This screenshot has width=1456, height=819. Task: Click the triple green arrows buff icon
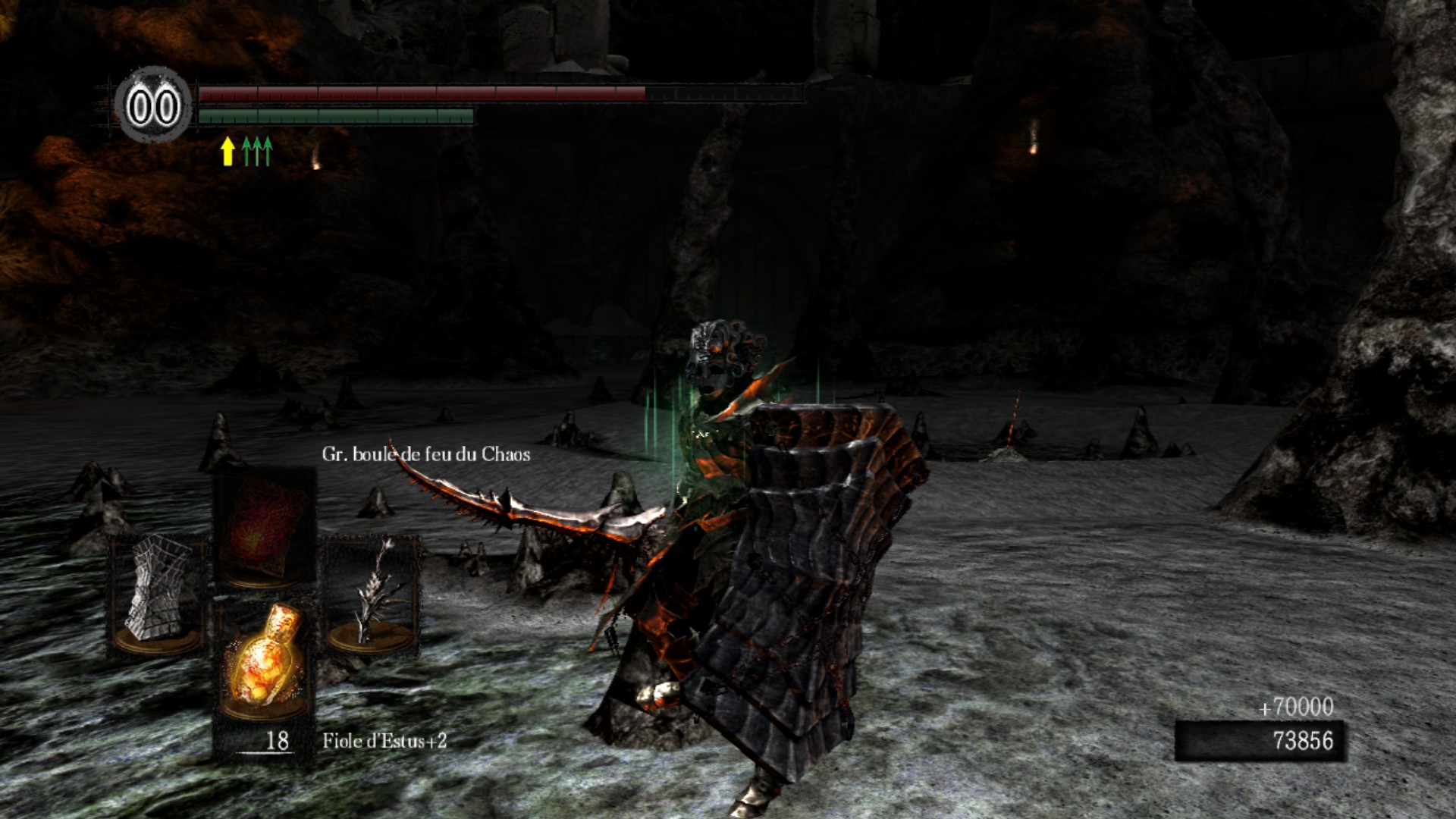(257, 151)
